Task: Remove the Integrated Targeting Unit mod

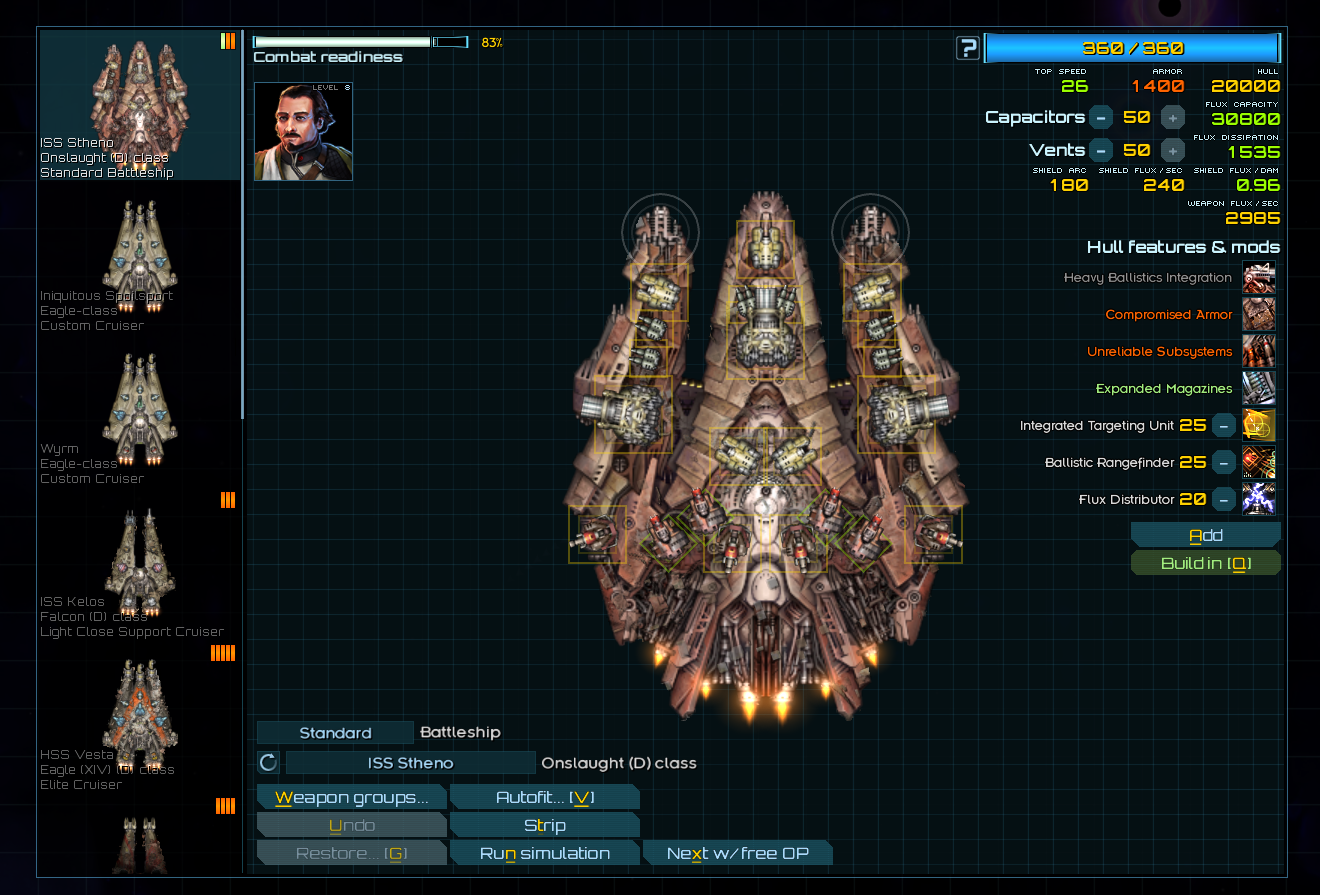Action: (1223, 426)
